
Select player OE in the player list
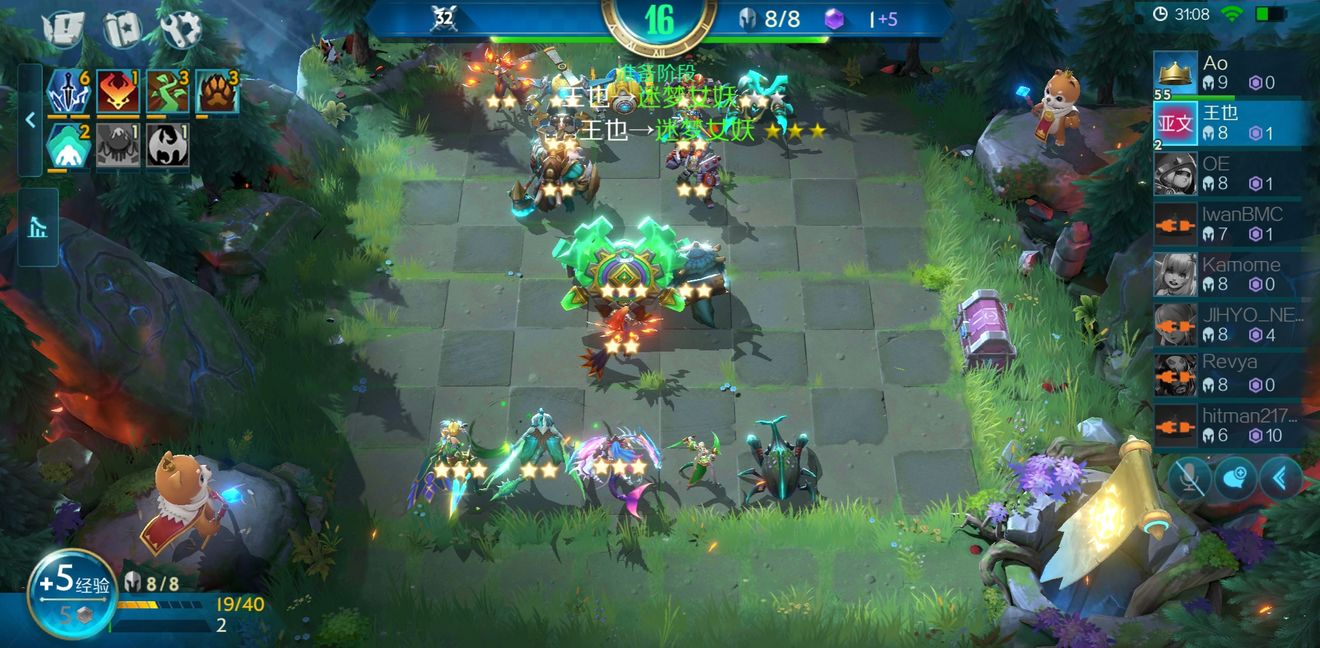pyautogui.click(x=1229, y=173)
